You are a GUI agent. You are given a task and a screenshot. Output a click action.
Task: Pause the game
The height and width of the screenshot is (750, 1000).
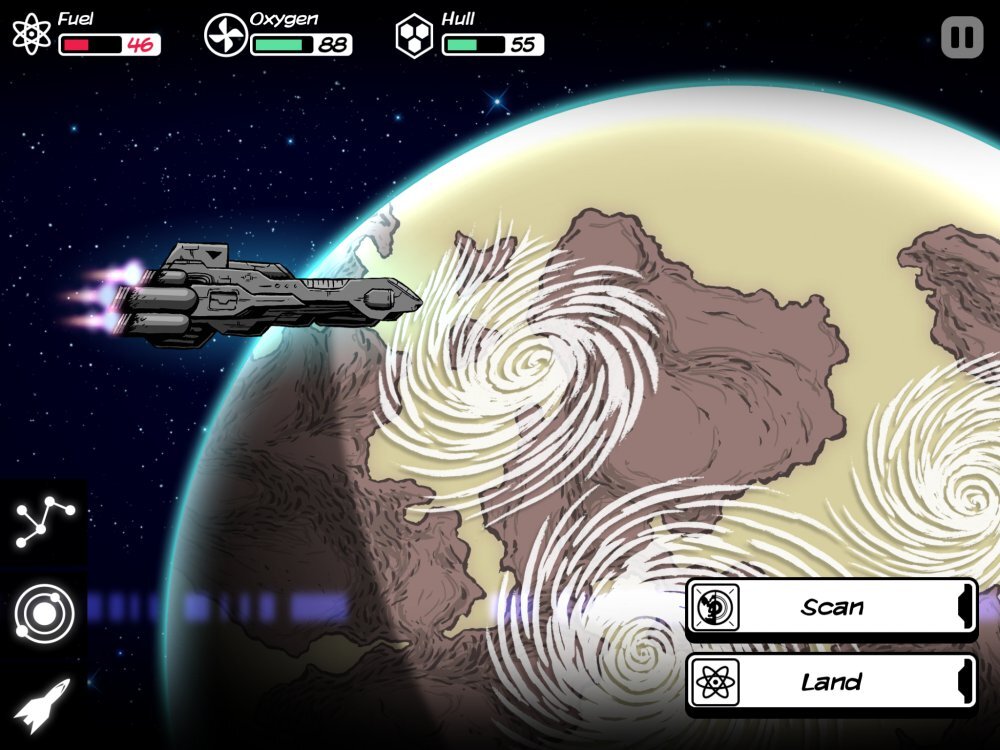point(962,38)
